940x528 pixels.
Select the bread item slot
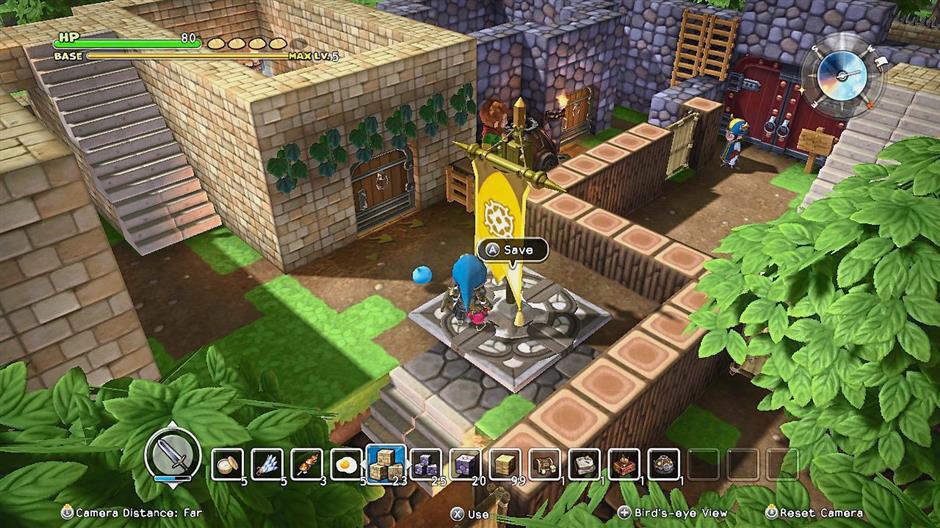point(228,464)
